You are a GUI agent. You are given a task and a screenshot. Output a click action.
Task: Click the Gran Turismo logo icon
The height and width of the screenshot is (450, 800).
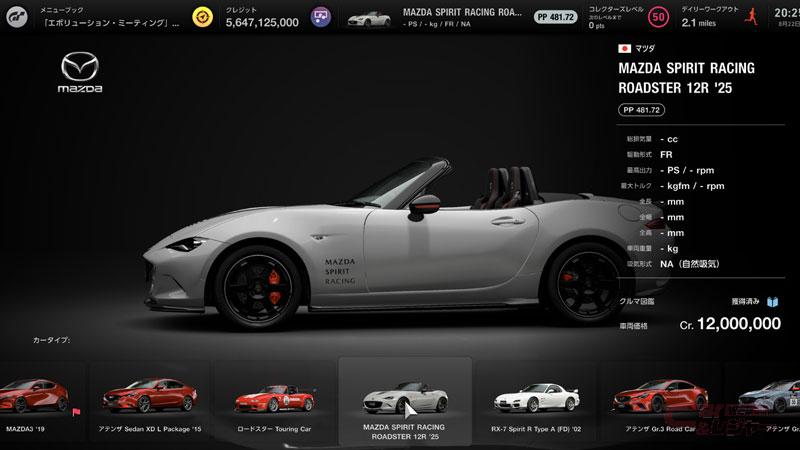pyautogui.click(x=17, y=17)
